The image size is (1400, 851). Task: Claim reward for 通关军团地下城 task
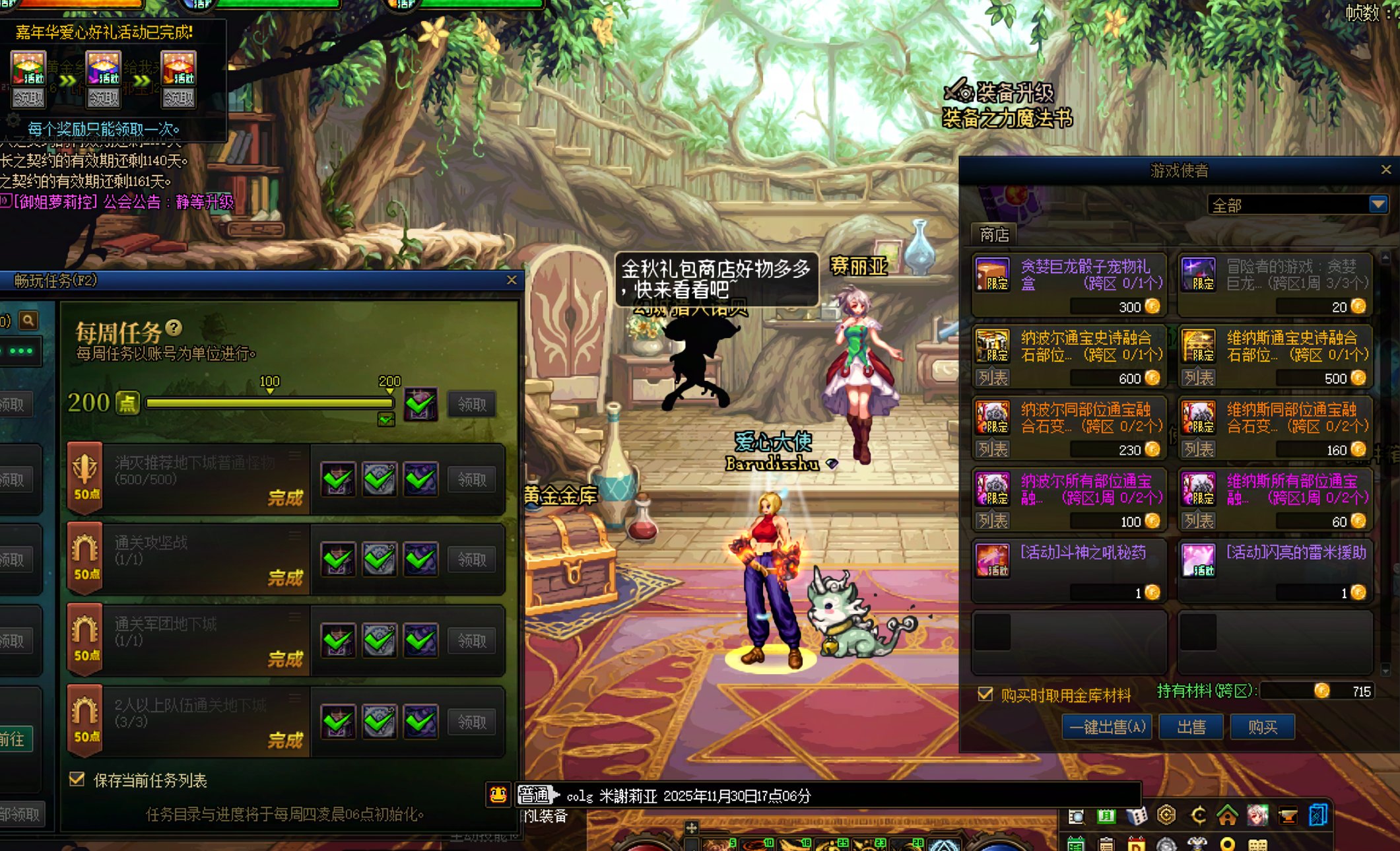[471, 640]
